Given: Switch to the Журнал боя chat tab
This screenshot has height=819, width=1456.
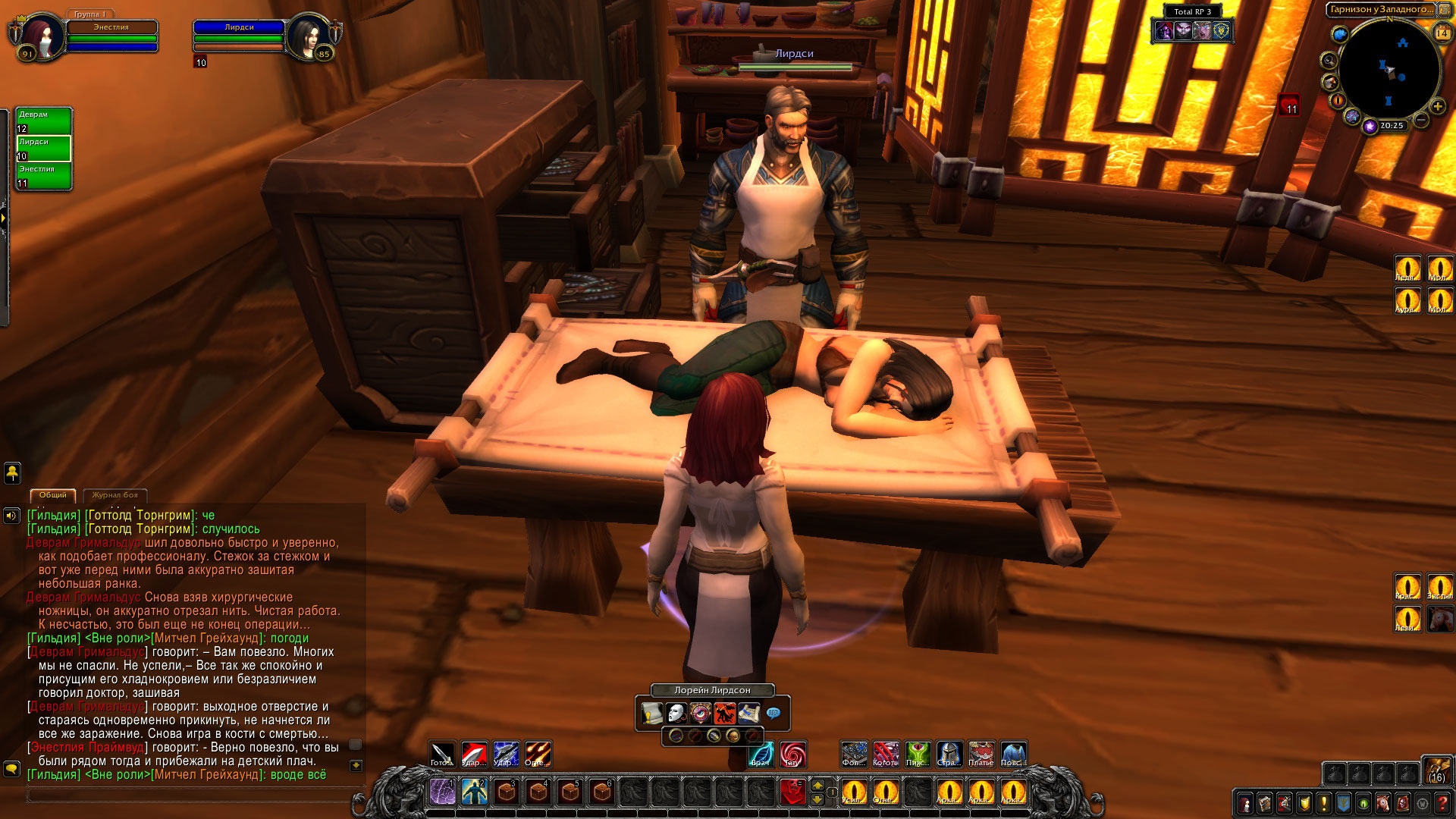Looking at the screenshot, I should [x=115, y=495].
